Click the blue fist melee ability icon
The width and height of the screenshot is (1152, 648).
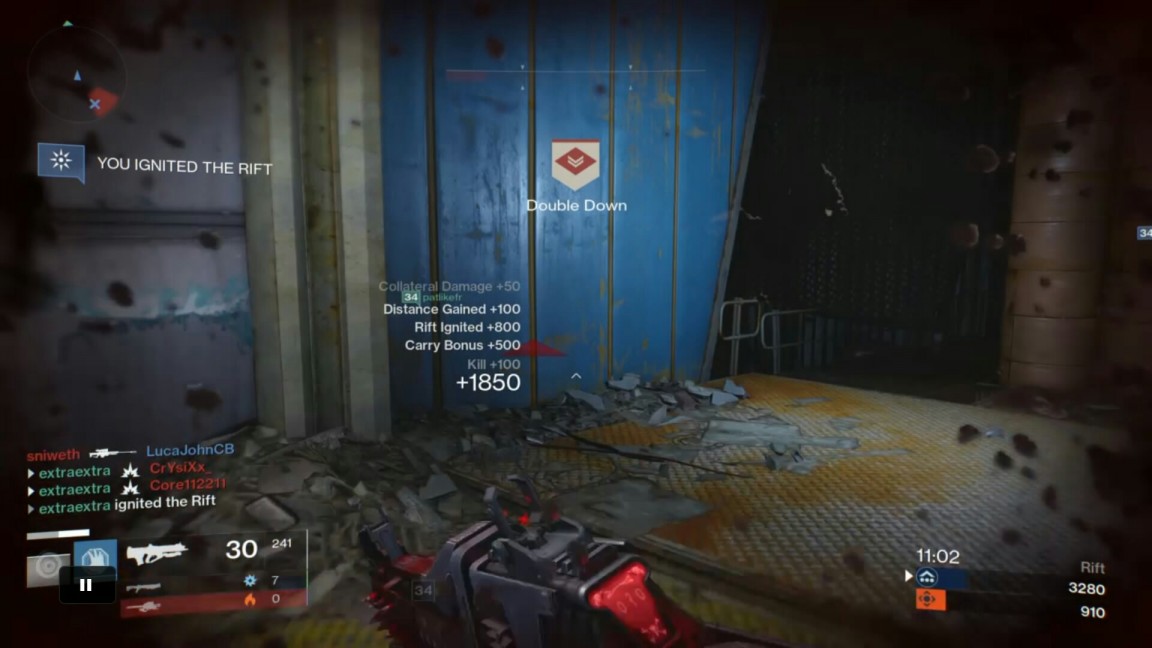(95, 560)
